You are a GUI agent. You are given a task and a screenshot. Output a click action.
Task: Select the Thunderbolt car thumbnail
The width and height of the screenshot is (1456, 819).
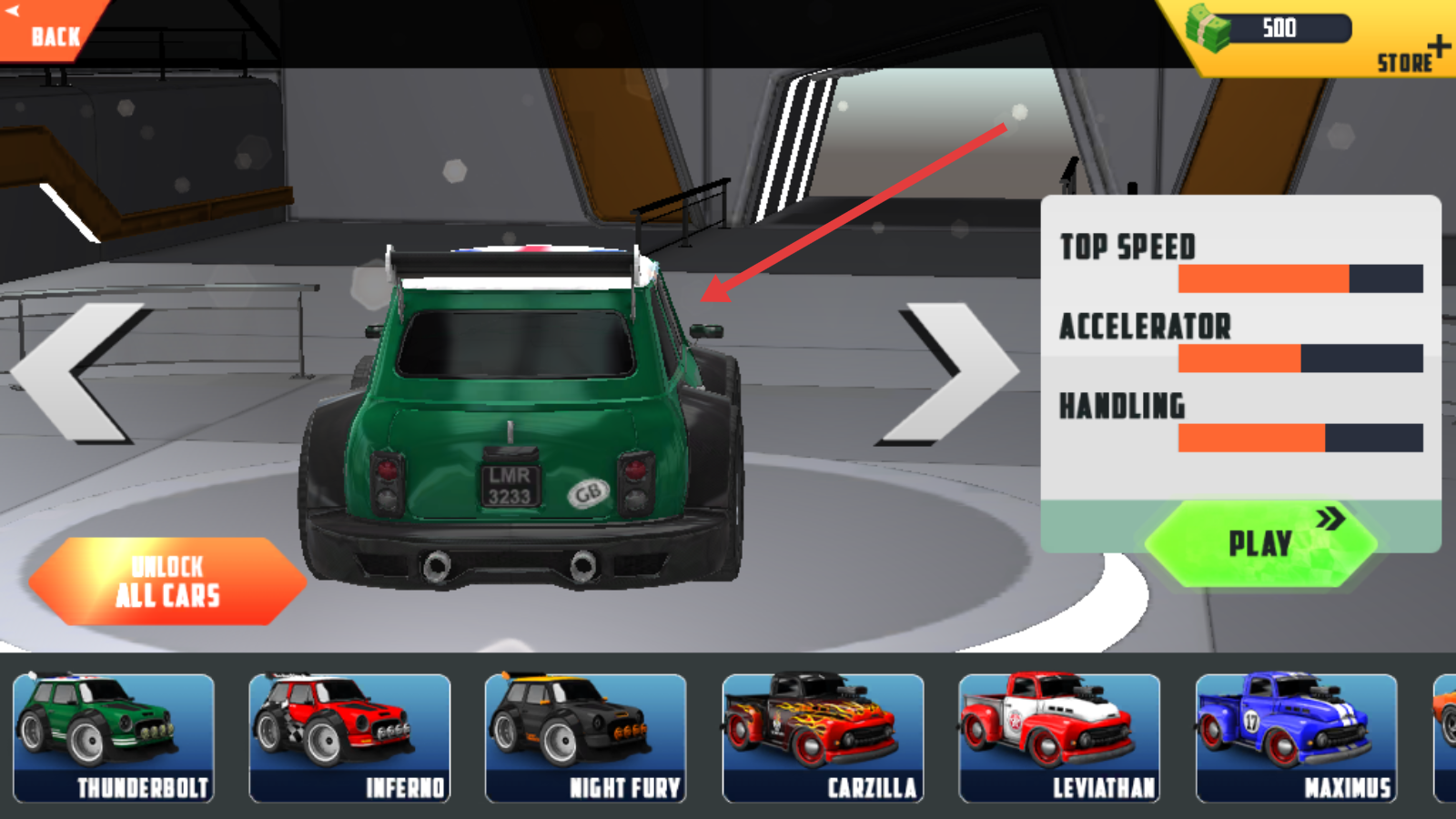114,738
